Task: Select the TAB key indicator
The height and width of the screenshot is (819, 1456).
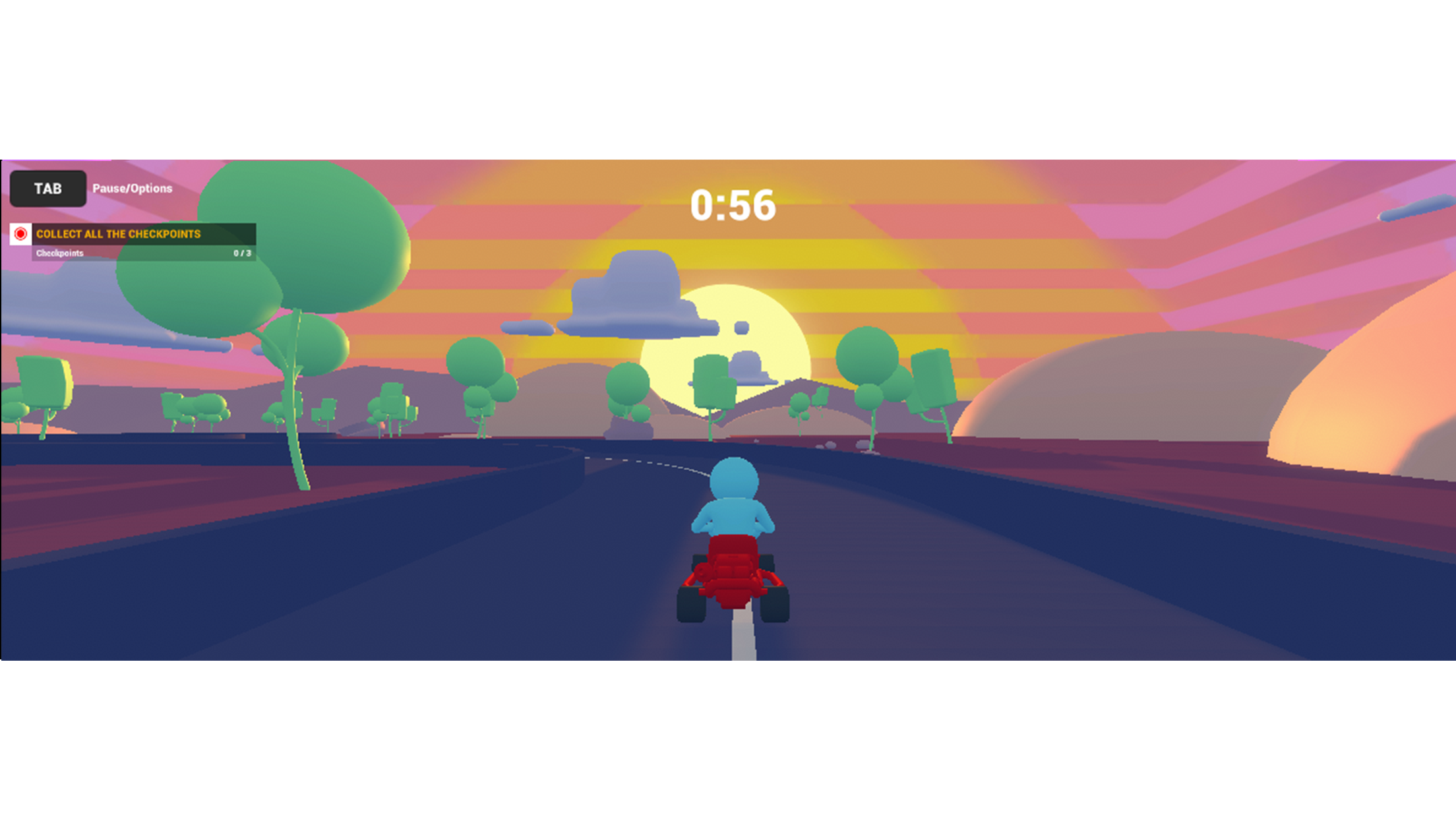Action: [47, 189]
